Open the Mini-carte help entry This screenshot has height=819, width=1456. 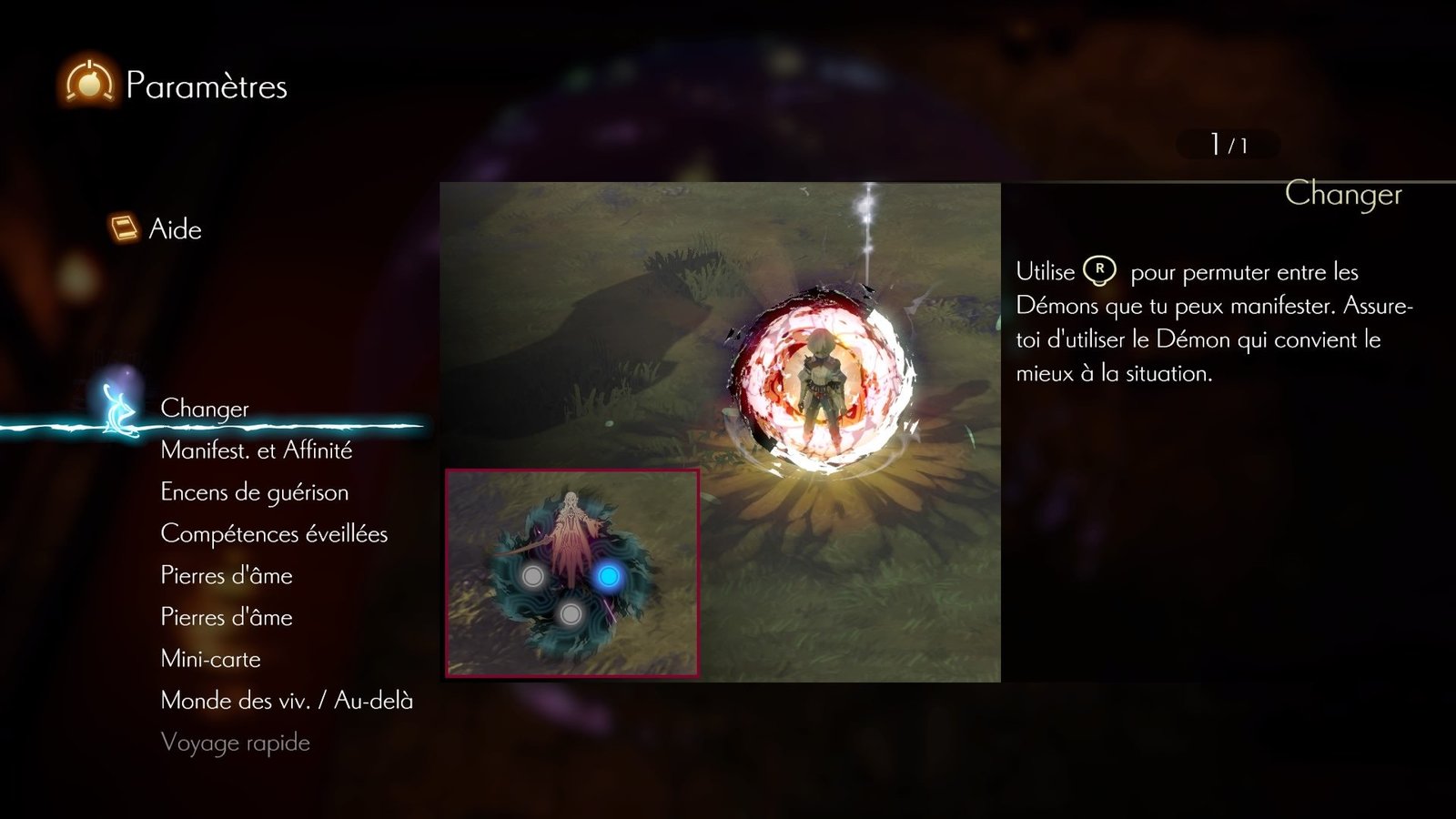pyautogui.click(x=210, y=659)
